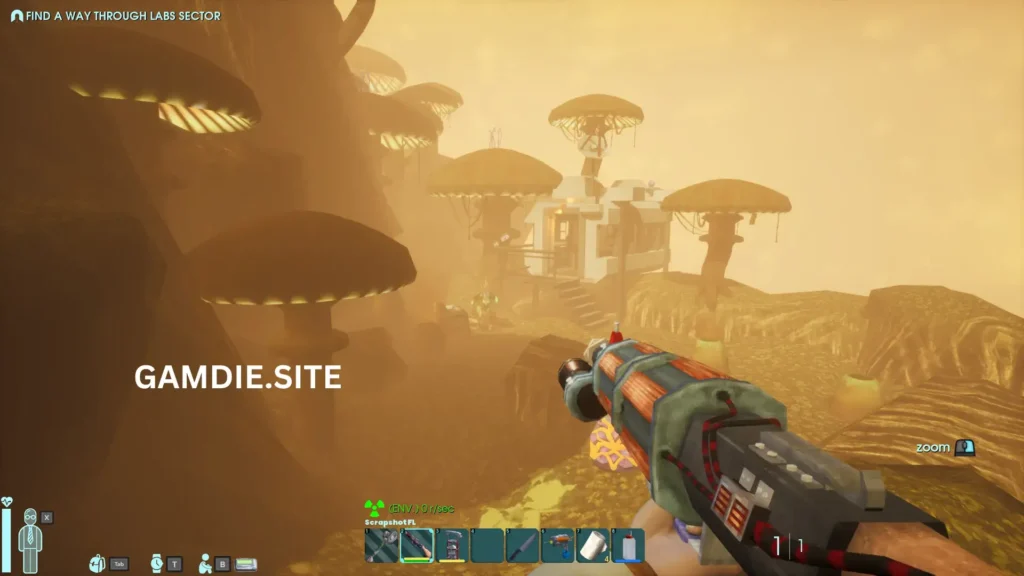Click the wristwatch icon

(x=156, y=564)
